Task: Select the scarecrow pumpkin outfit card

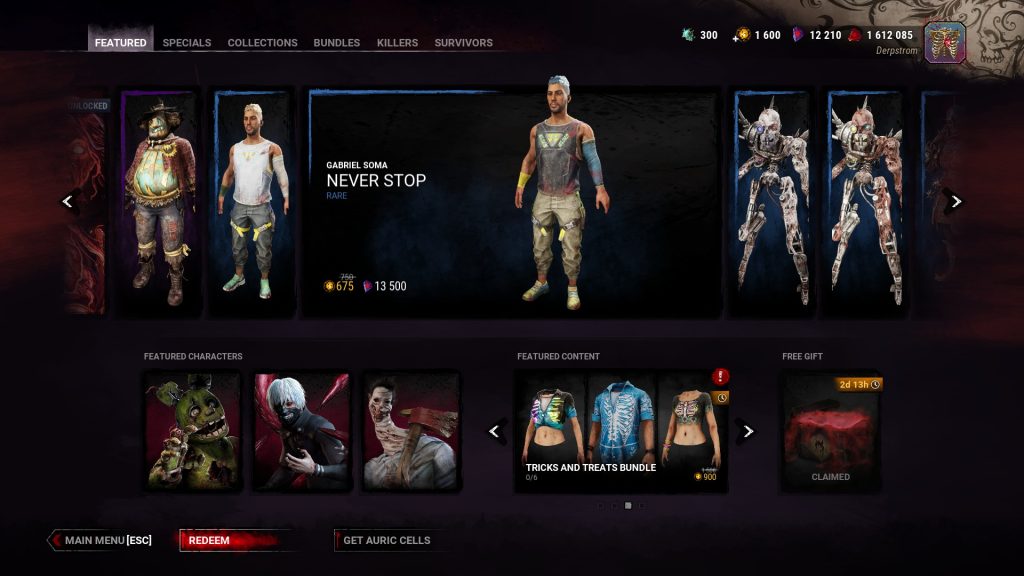Action: (x=160, y=202)
